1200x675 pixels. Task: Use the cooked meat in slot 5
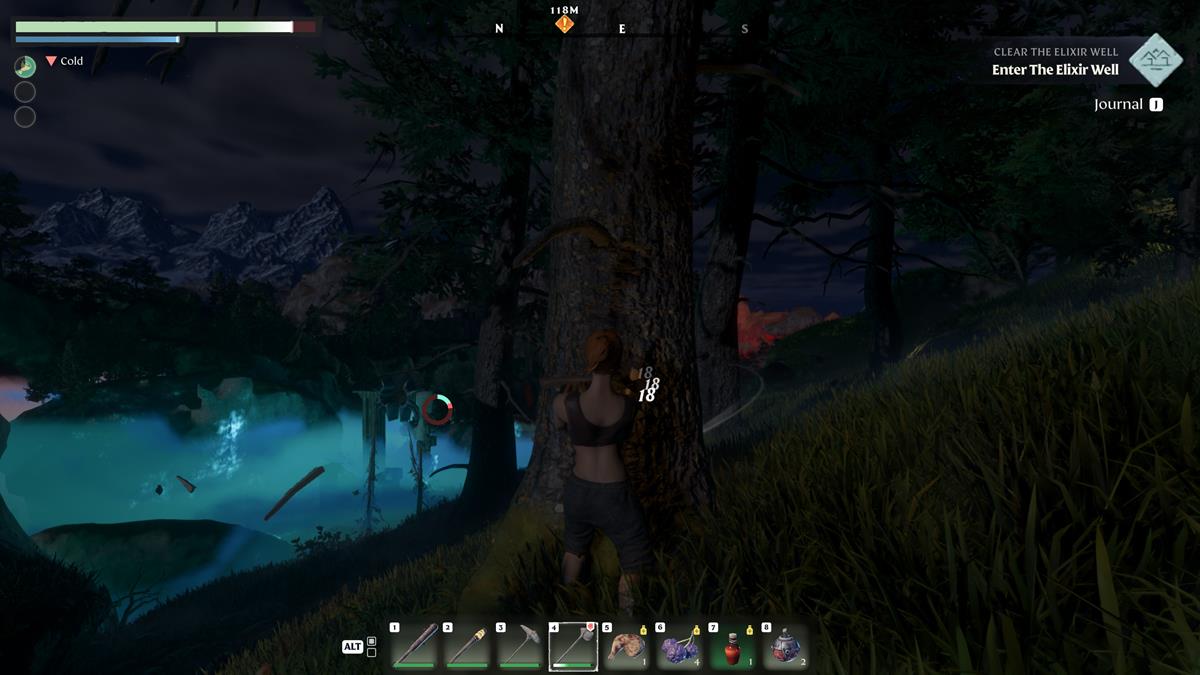click(626, 647)
